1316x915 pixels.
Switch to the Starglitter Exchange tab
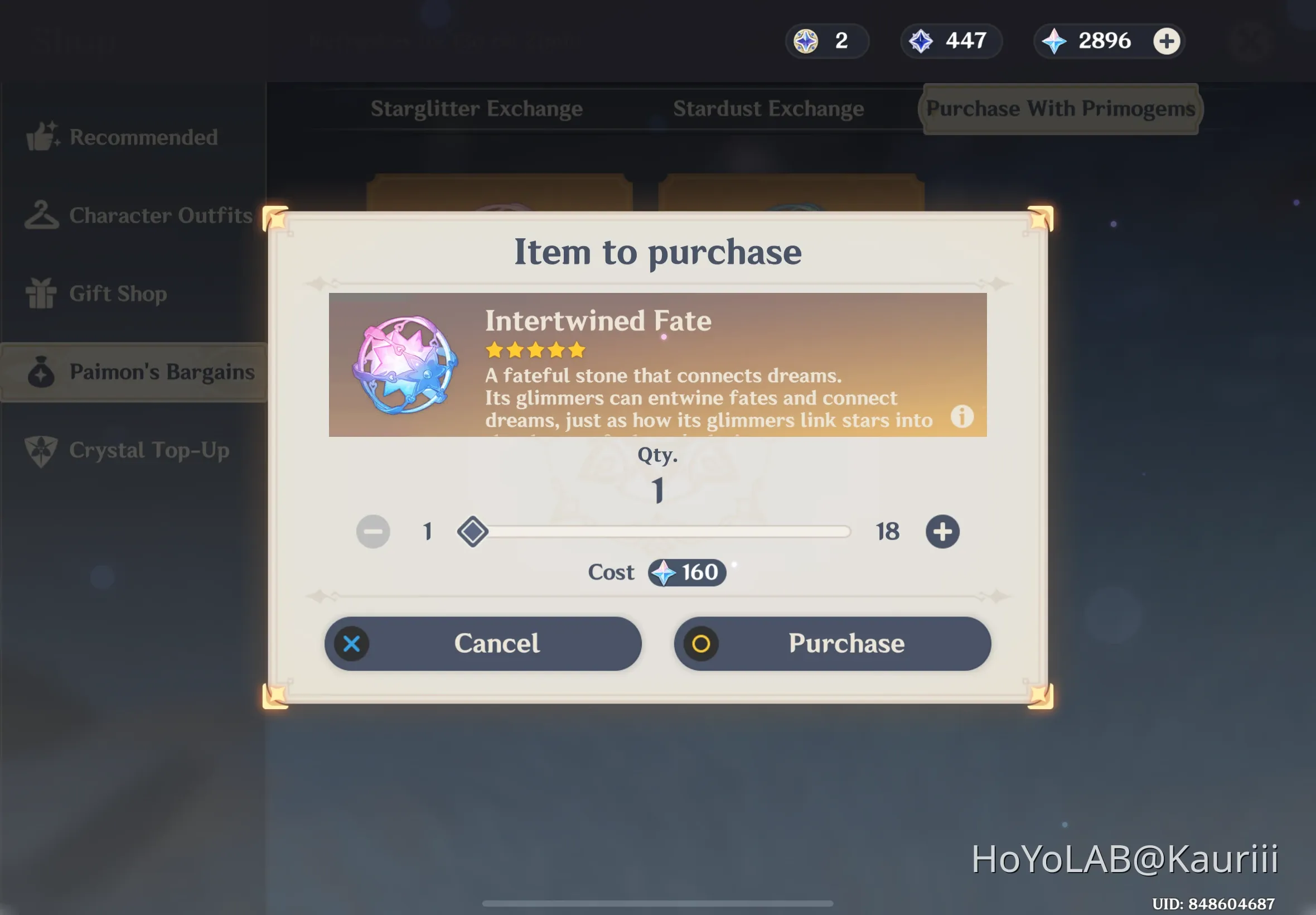click(x=477, y=108)
